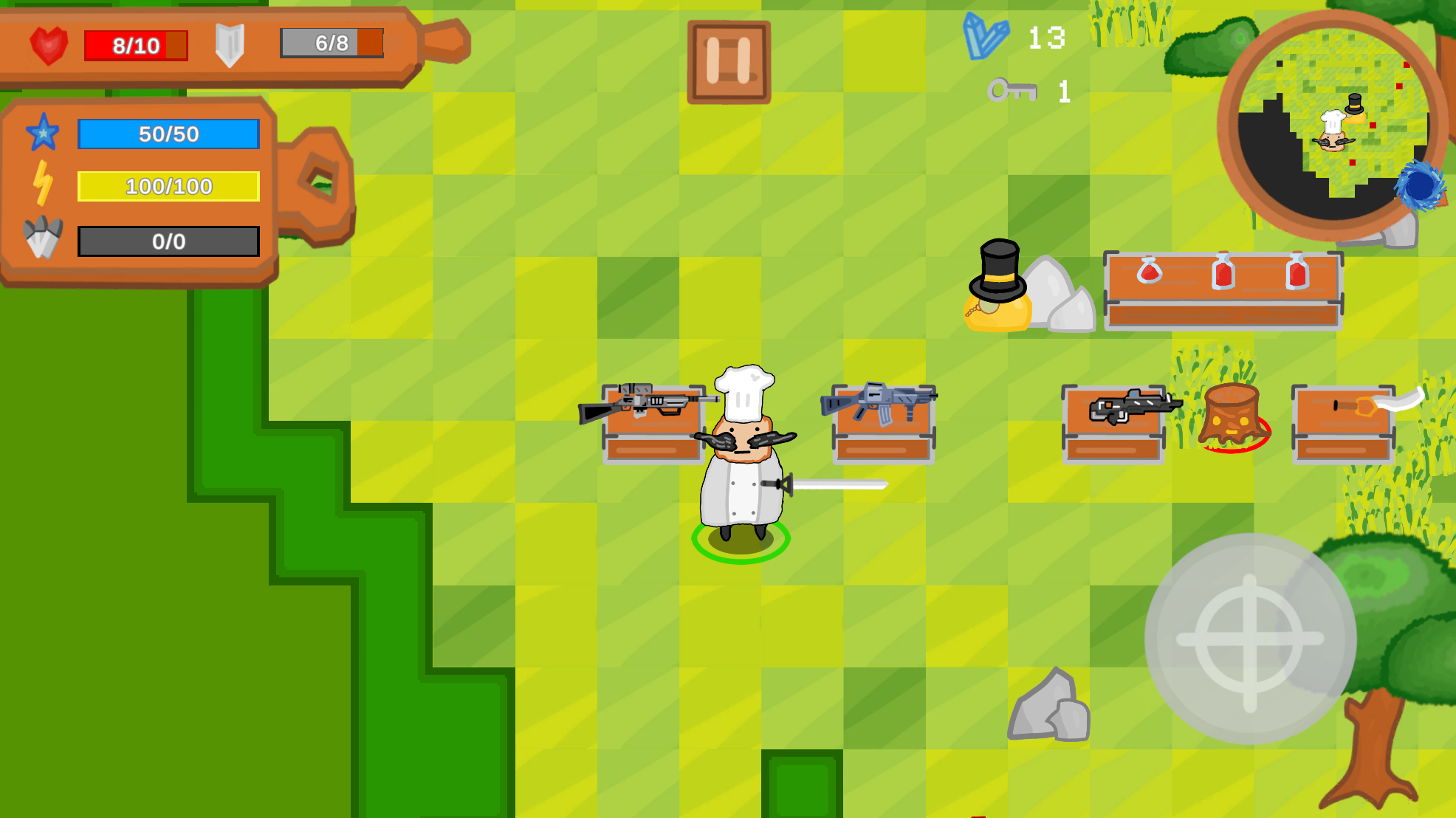This screenshot has height=818, width=1456.
Task: Click the shield armor icon
Action: click(x=230, y=44)
